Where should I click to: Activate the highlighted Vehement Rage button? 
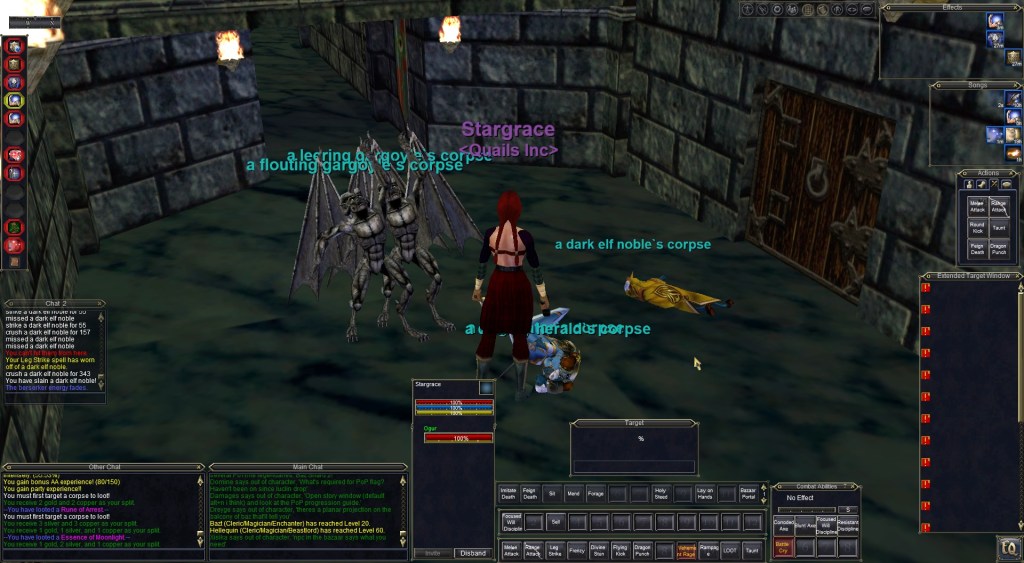coord(686,549)
